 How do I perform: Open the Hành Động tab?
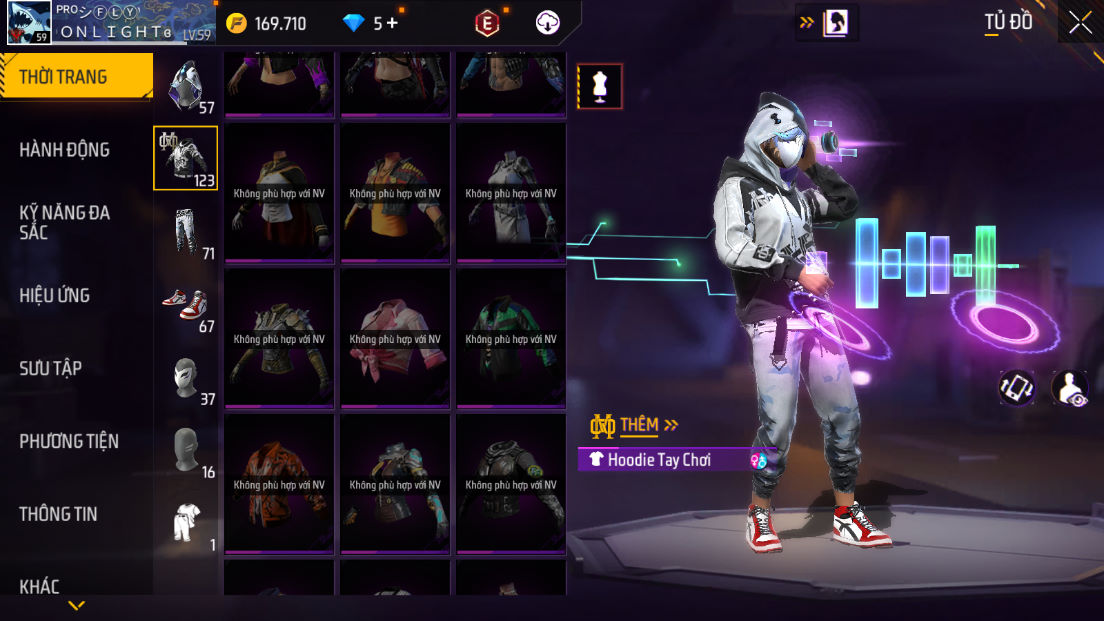pos(65,150)
